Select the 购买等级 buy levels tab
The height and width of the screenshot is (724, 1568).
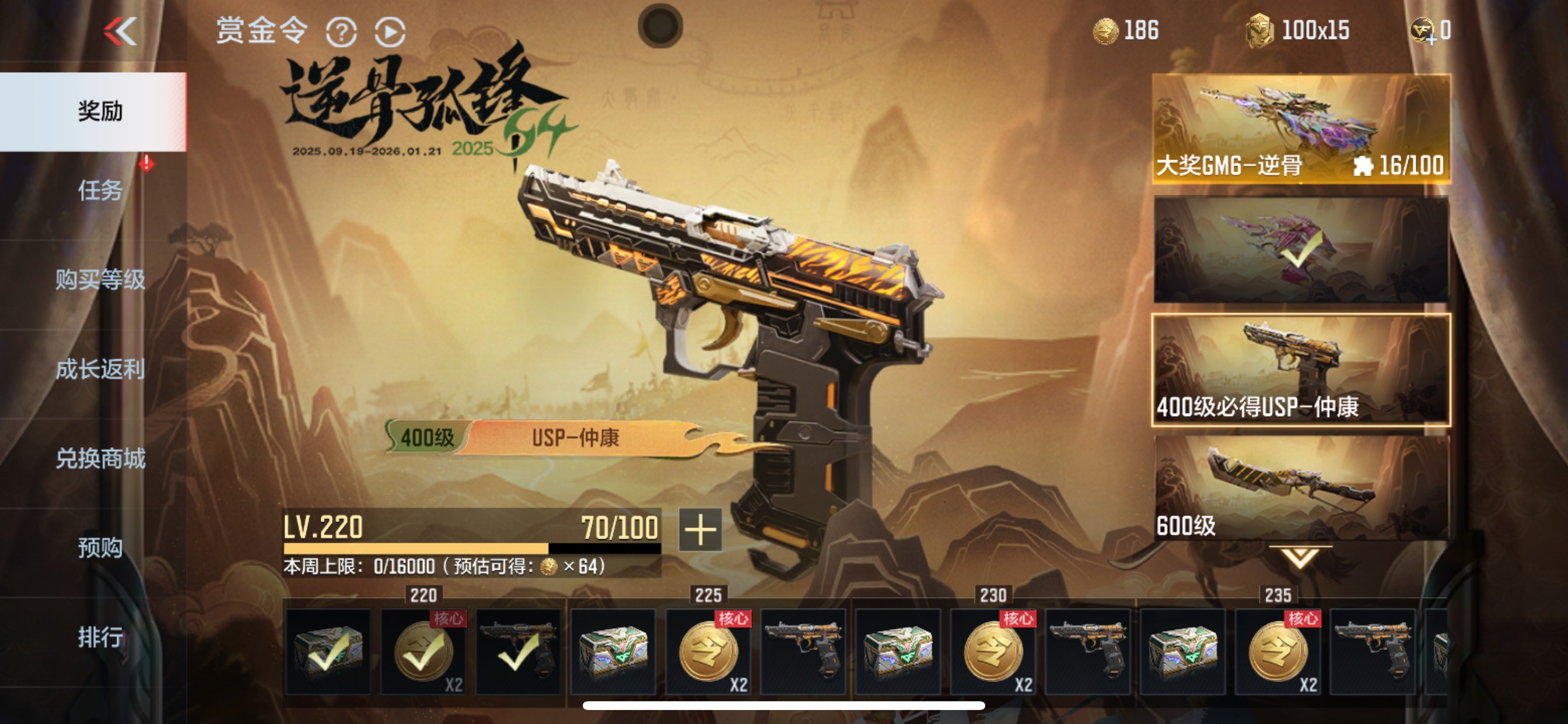(x=100, y=280)
